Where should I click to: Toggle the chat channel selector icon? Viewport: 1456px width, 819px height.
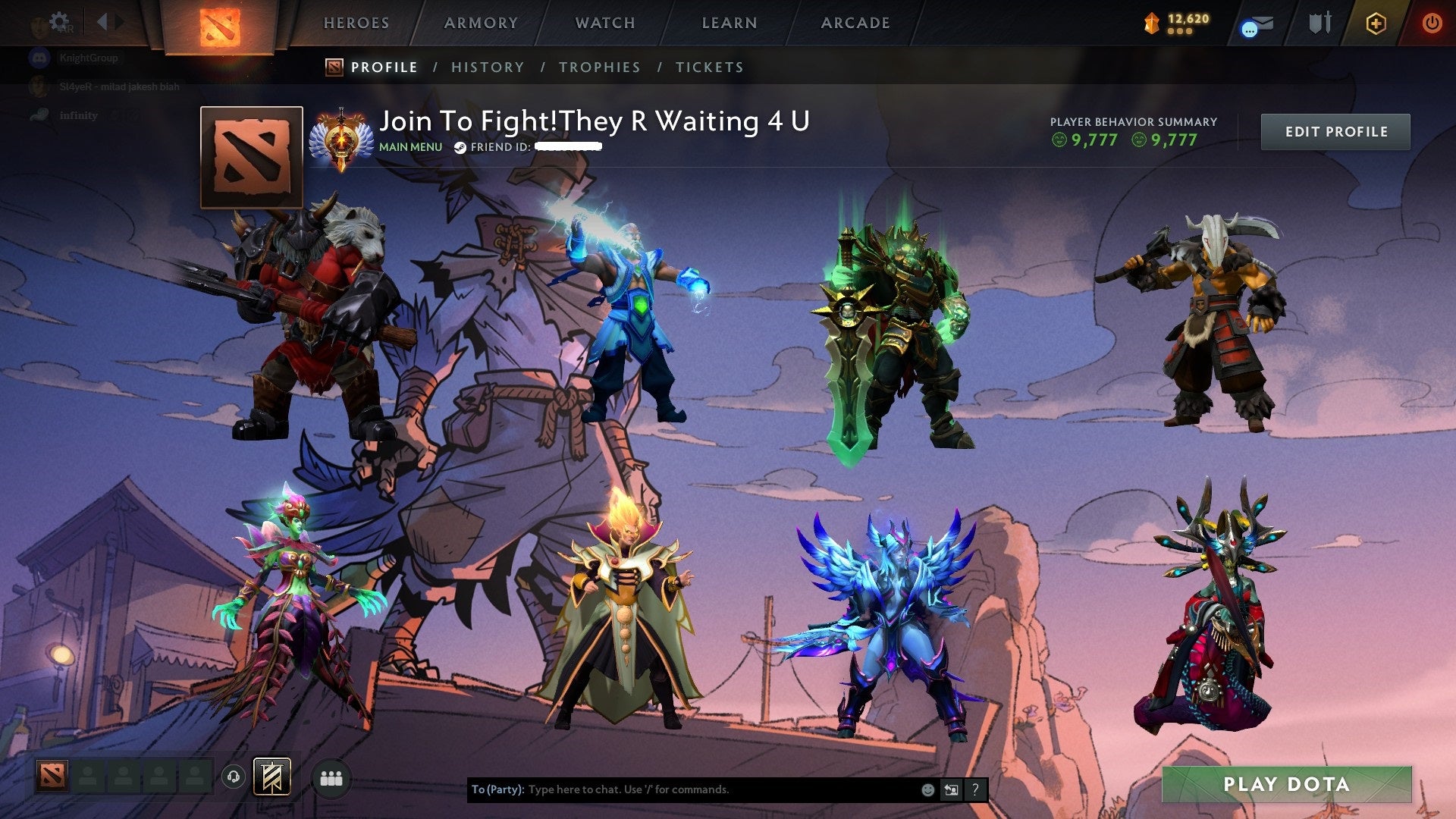click(x=952, y=789)
